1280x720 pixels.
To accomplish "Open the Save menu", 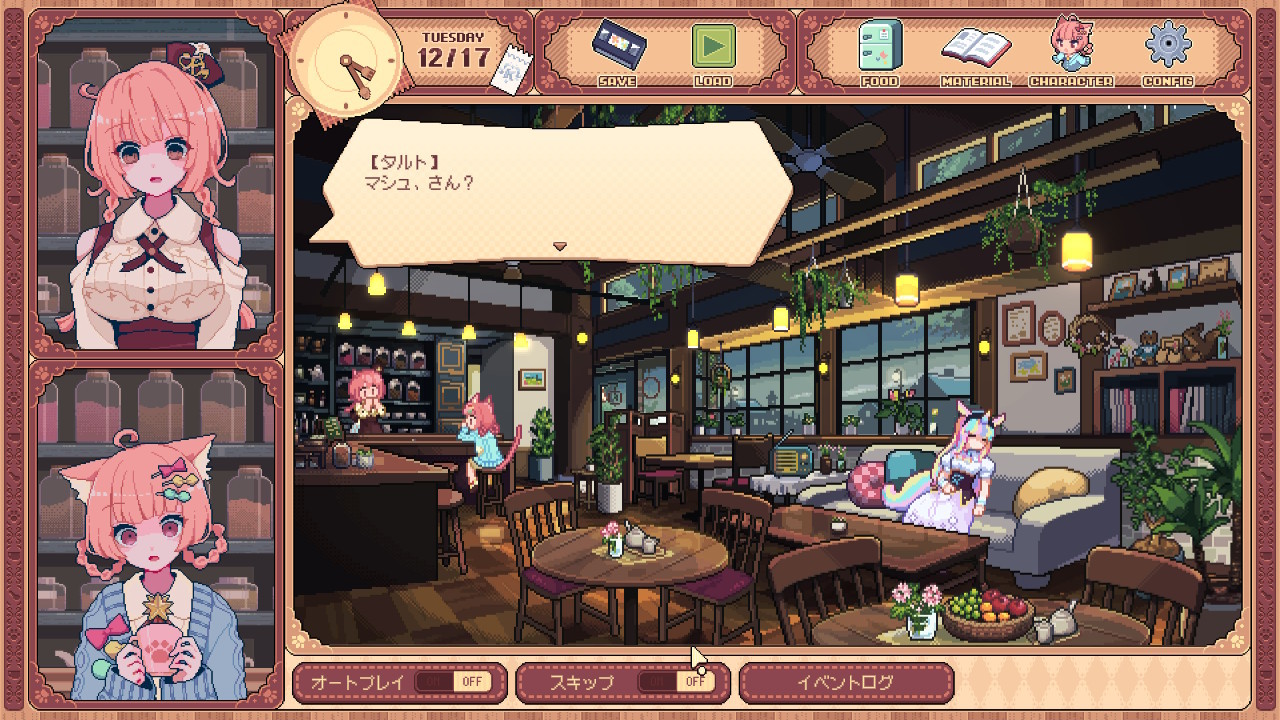I will click(616, 52).
